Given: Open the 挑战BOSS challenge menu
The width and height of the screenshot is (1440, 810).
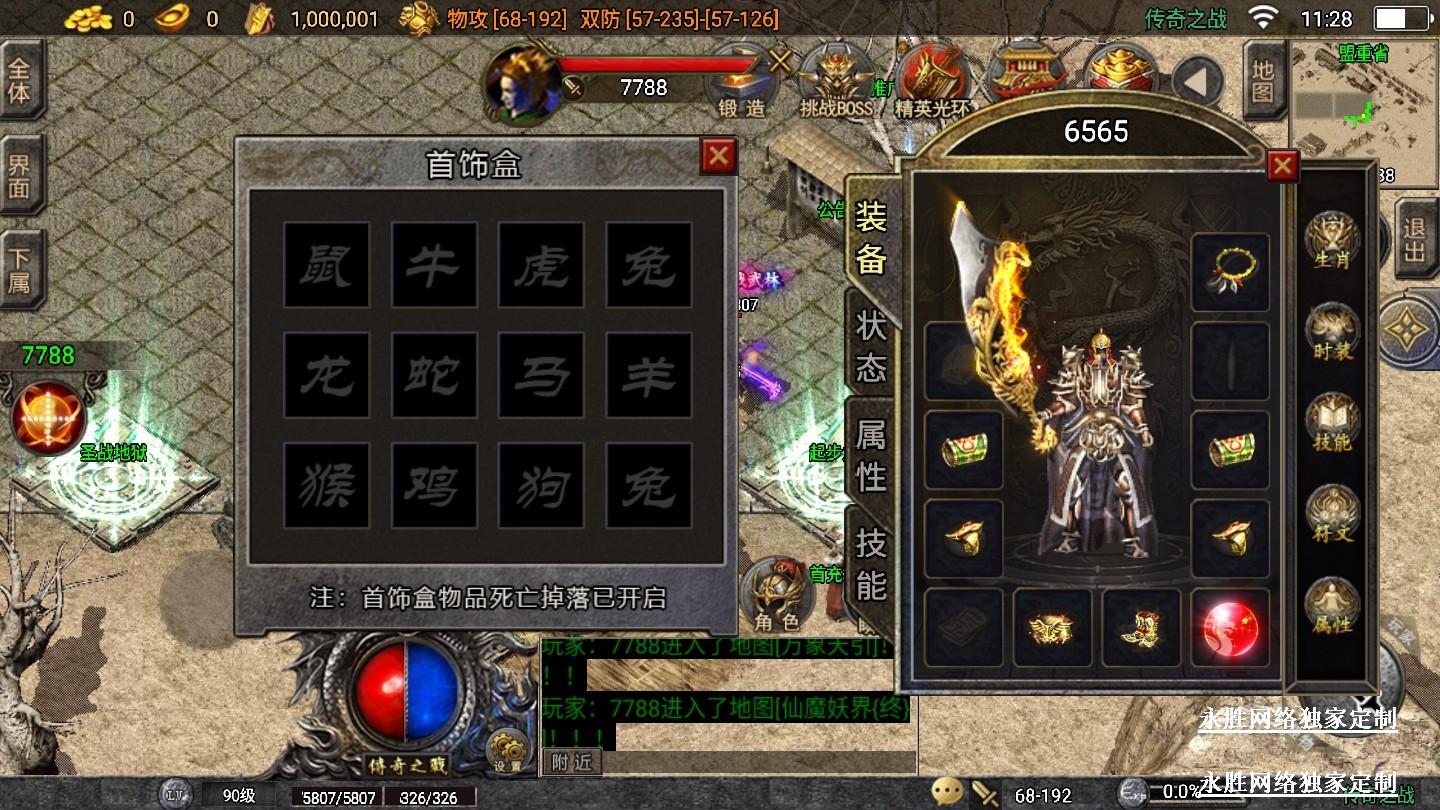Looking at the screenshot, I should (836, 82).
